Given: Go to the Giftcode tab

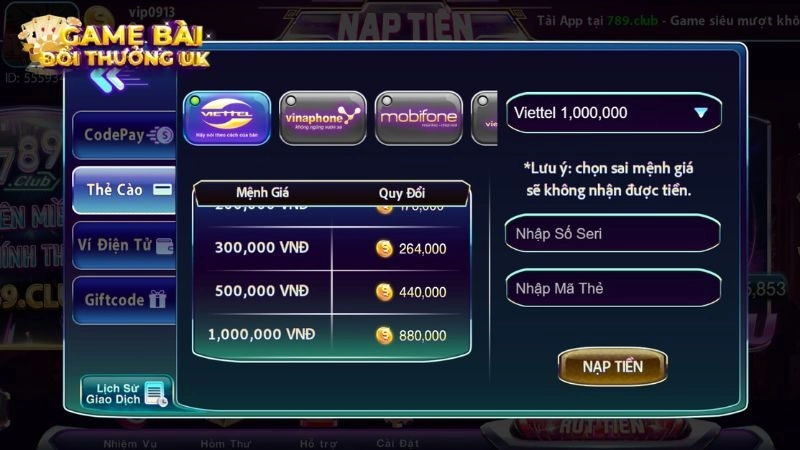Looking at the screenshot, I should pos(124,298).
